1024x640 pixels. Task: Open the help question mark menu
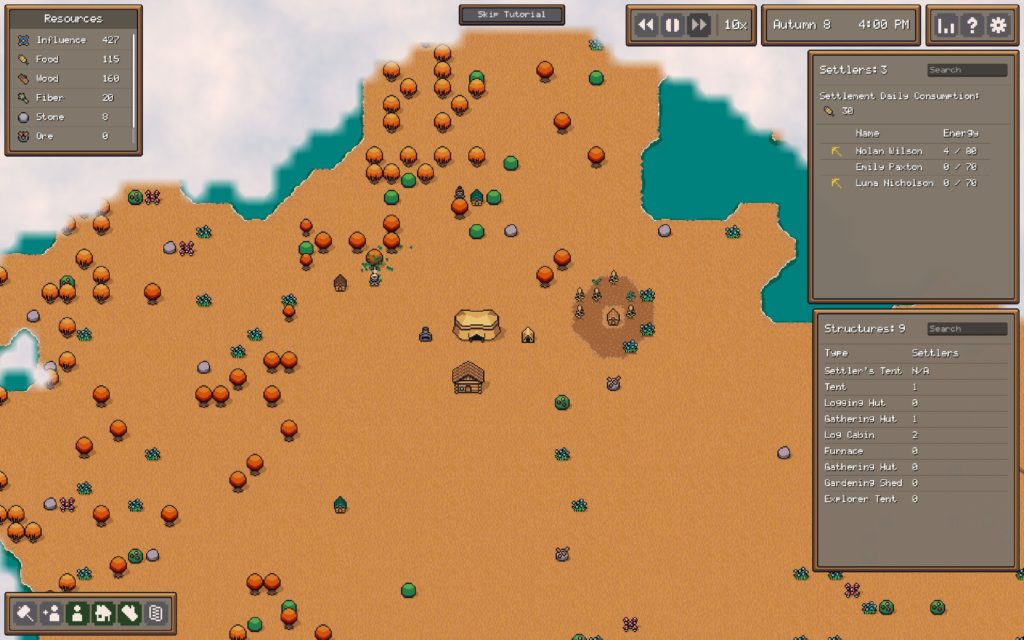pyautogui.click(x=971, y=26)
